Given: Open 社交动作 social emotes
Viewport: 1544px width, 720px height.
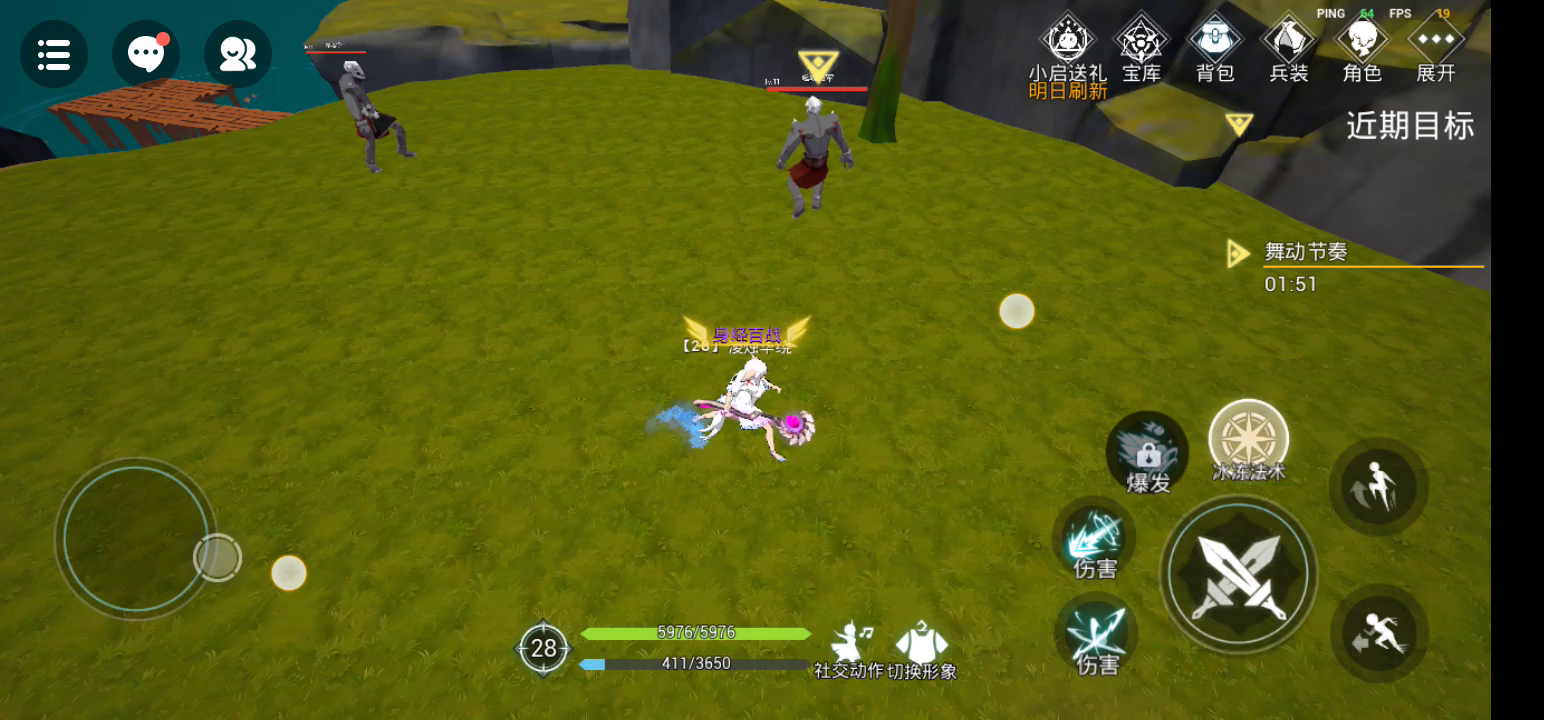Looking at the screenshot, I should click(x=850, y=648).
